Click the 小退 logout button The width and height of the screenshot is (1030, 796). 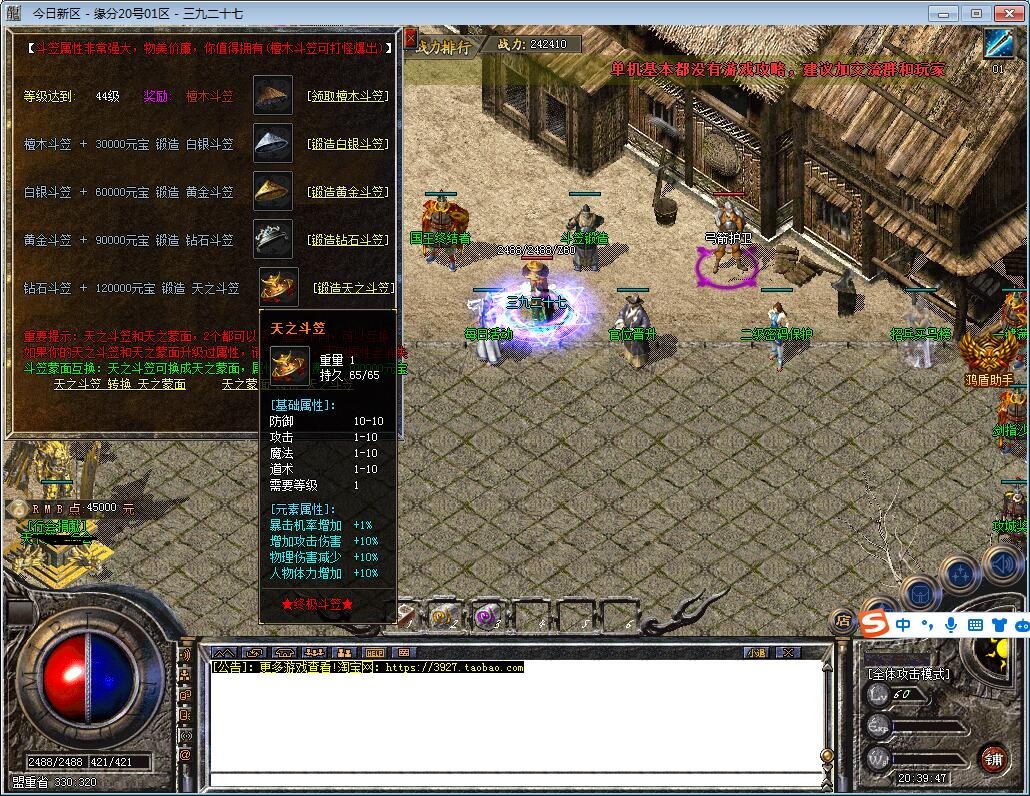click(756, 652)
